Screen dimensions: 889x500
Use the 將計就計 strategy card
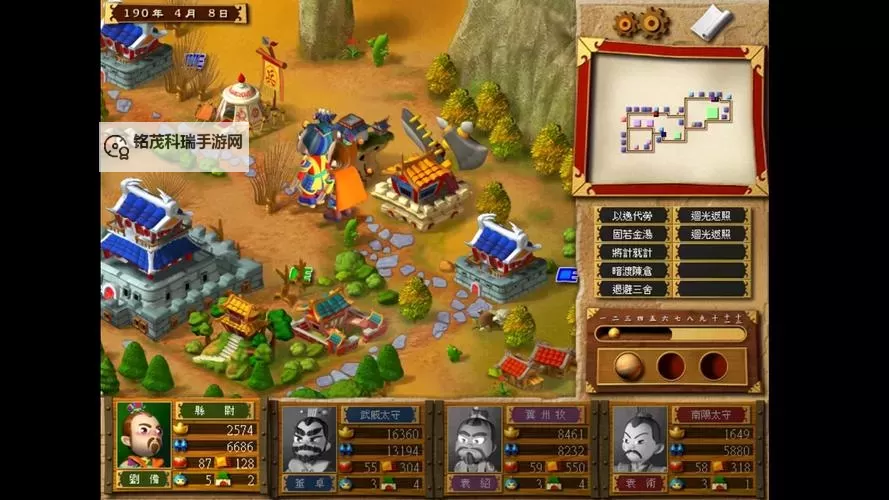632,252
